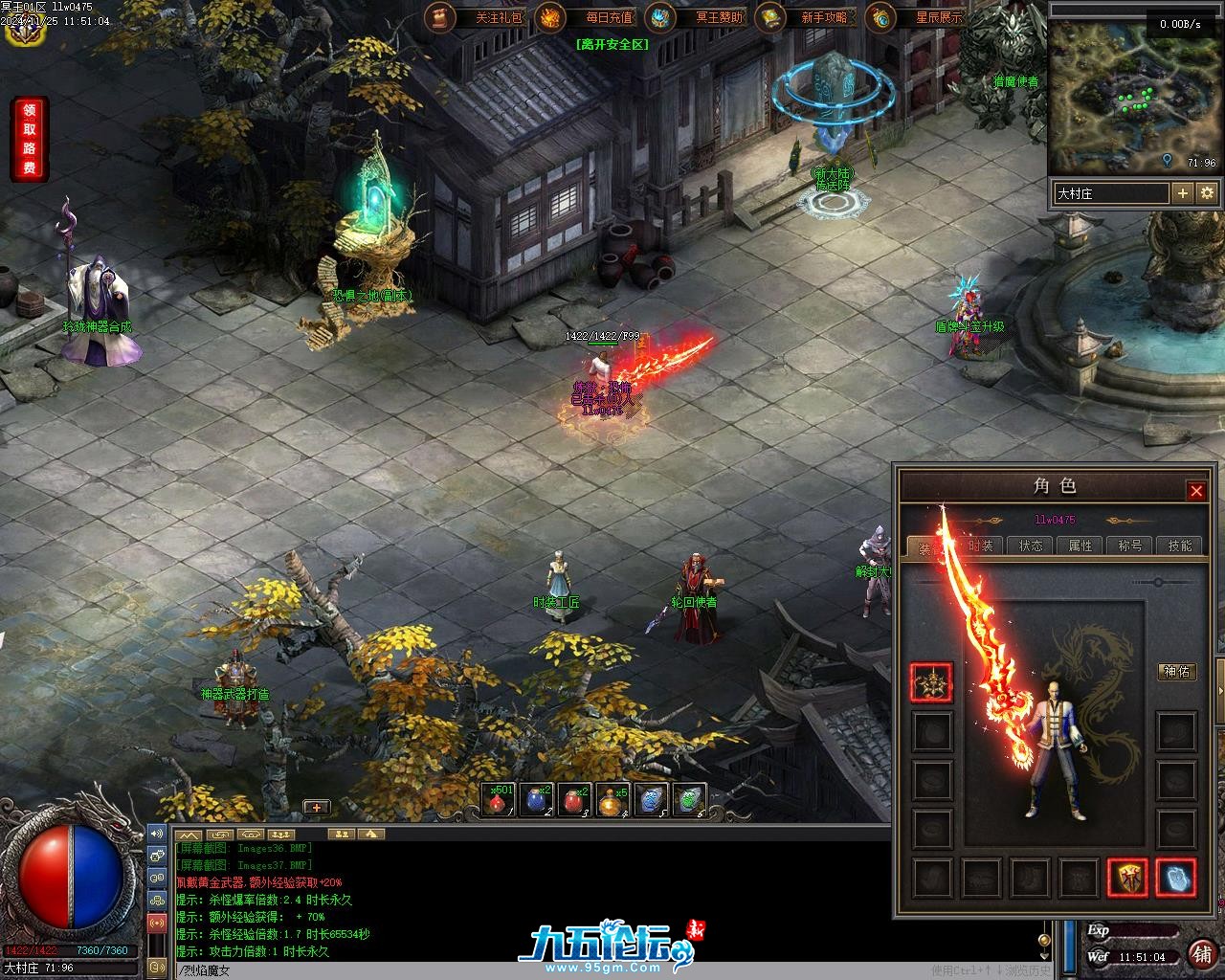Switch to the 时装 fashion tab
1225x980 pixels.
(x=981, y=546)
